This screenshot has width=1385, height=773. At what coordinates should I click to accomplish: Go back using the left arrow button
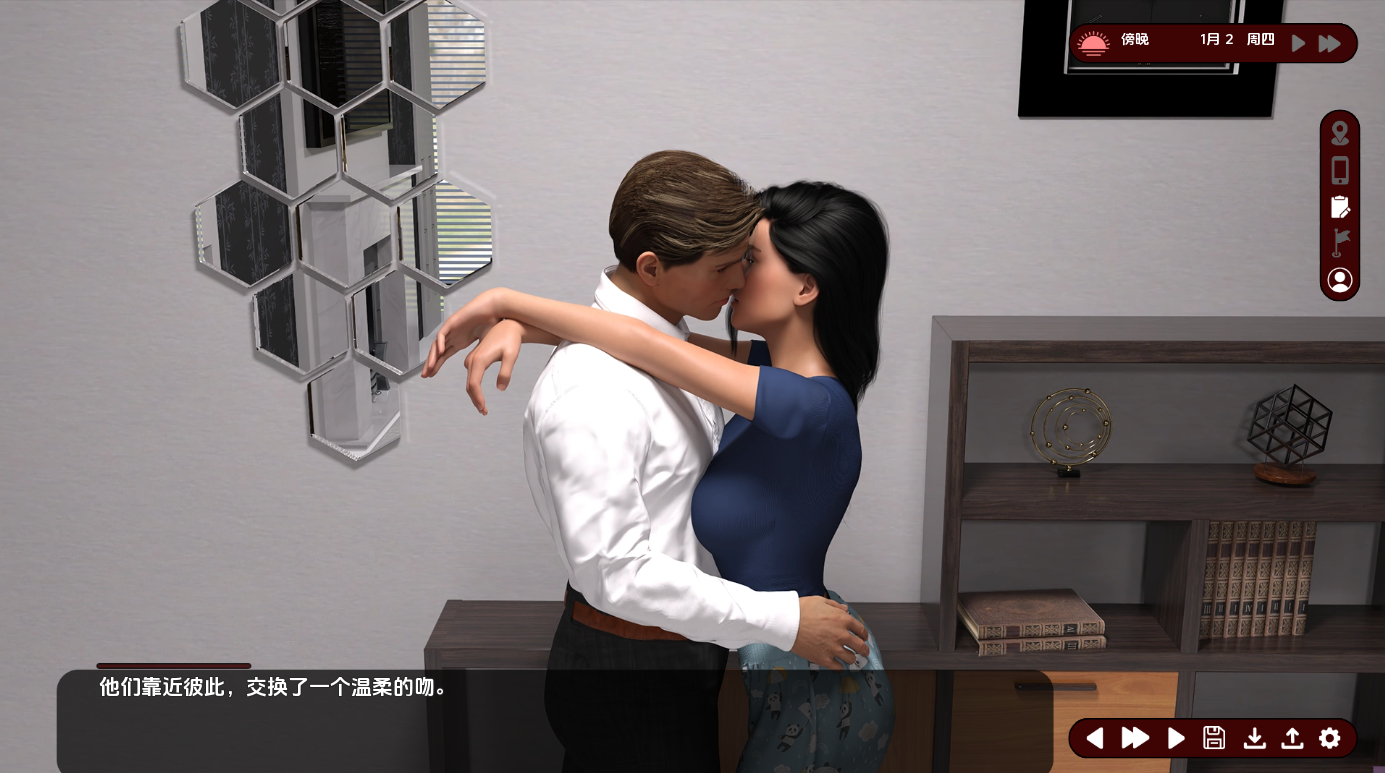(x=1095, y=738)
